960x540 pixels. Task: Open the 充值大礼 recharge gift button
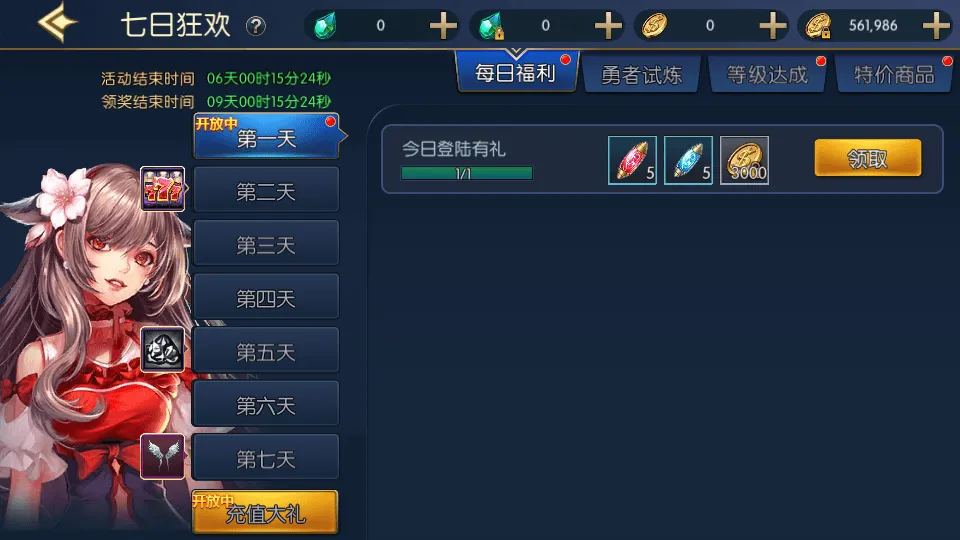[x=266, y=514]
